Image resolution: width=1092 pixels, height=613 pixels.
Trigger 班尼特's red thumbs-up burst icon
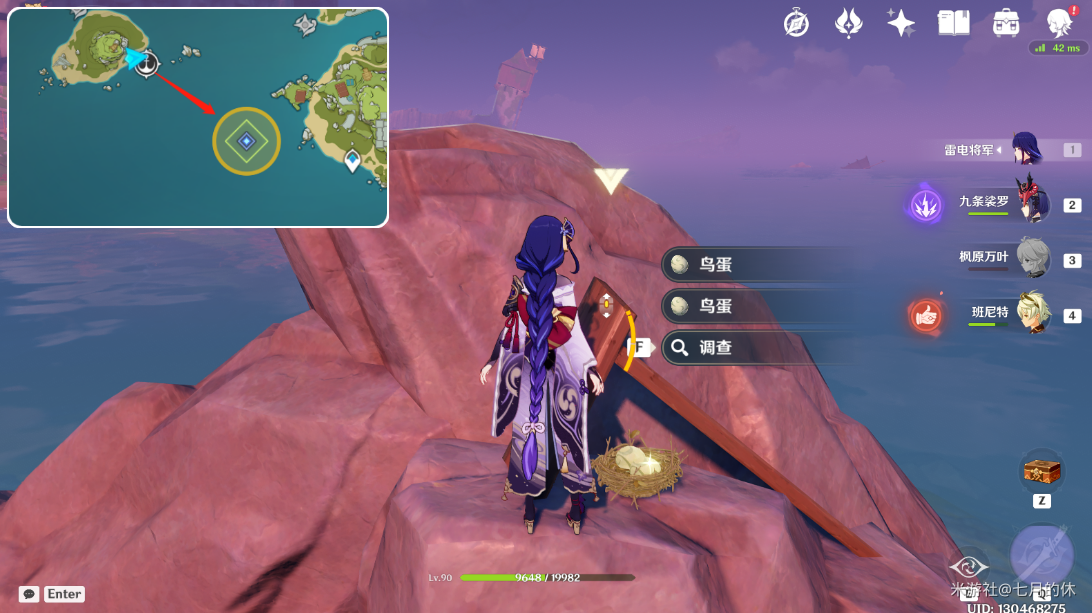pyautogui.click(x=926, y=315)
